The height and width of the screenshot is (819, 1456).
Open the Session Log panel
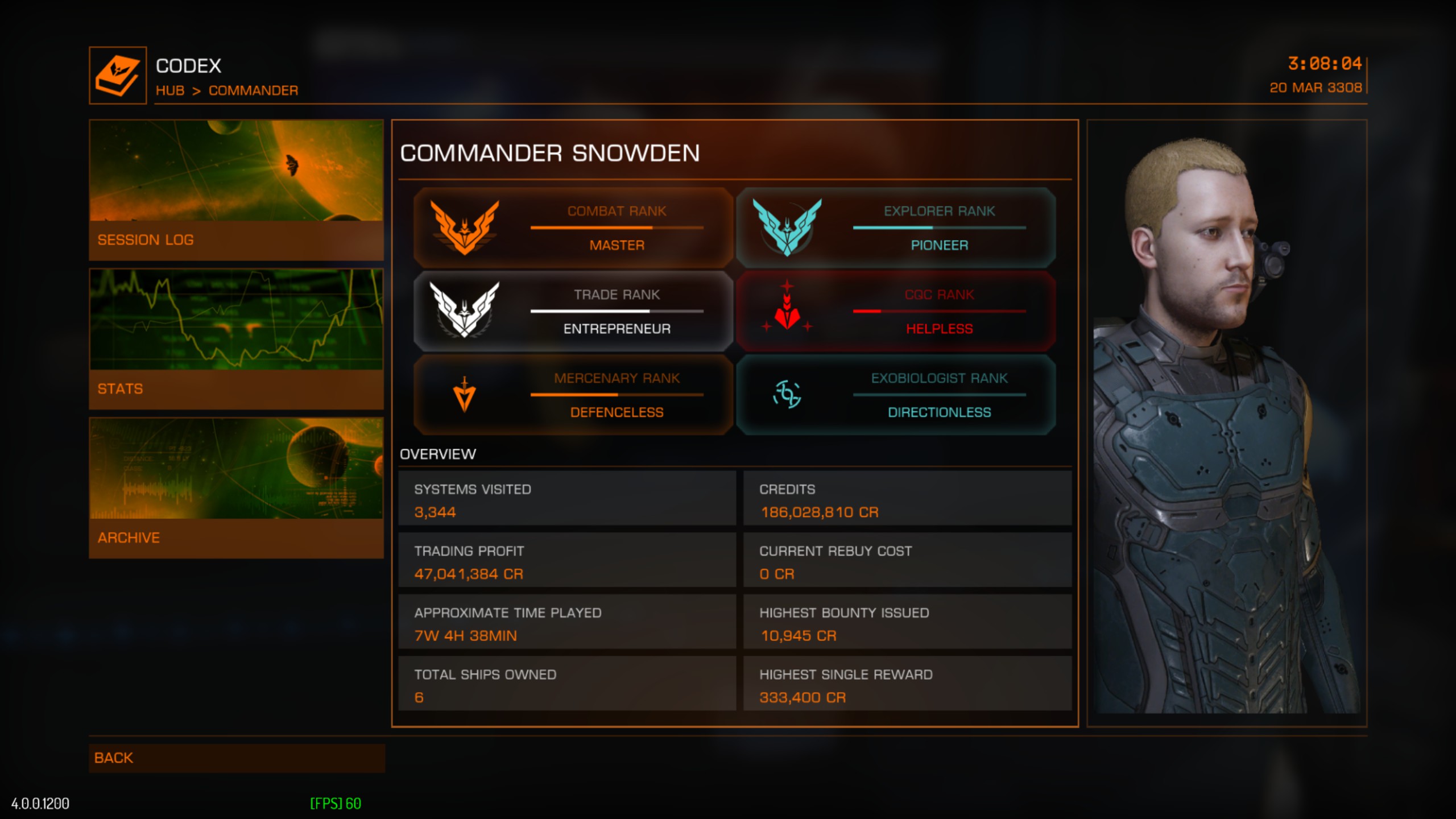236,190
